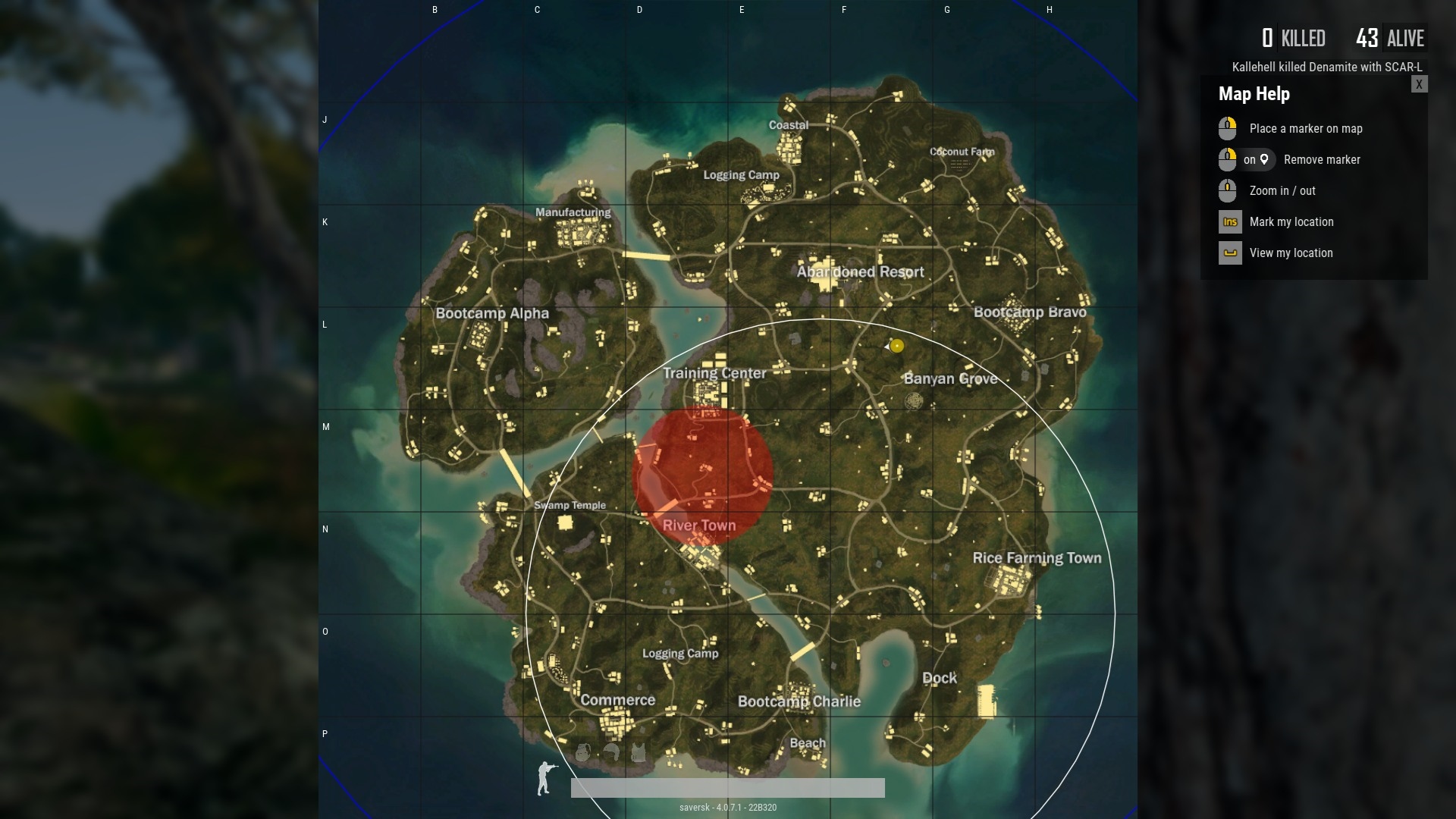Choose the Banyan Grove map label
Screen dimensions: 1456x819
950,378
